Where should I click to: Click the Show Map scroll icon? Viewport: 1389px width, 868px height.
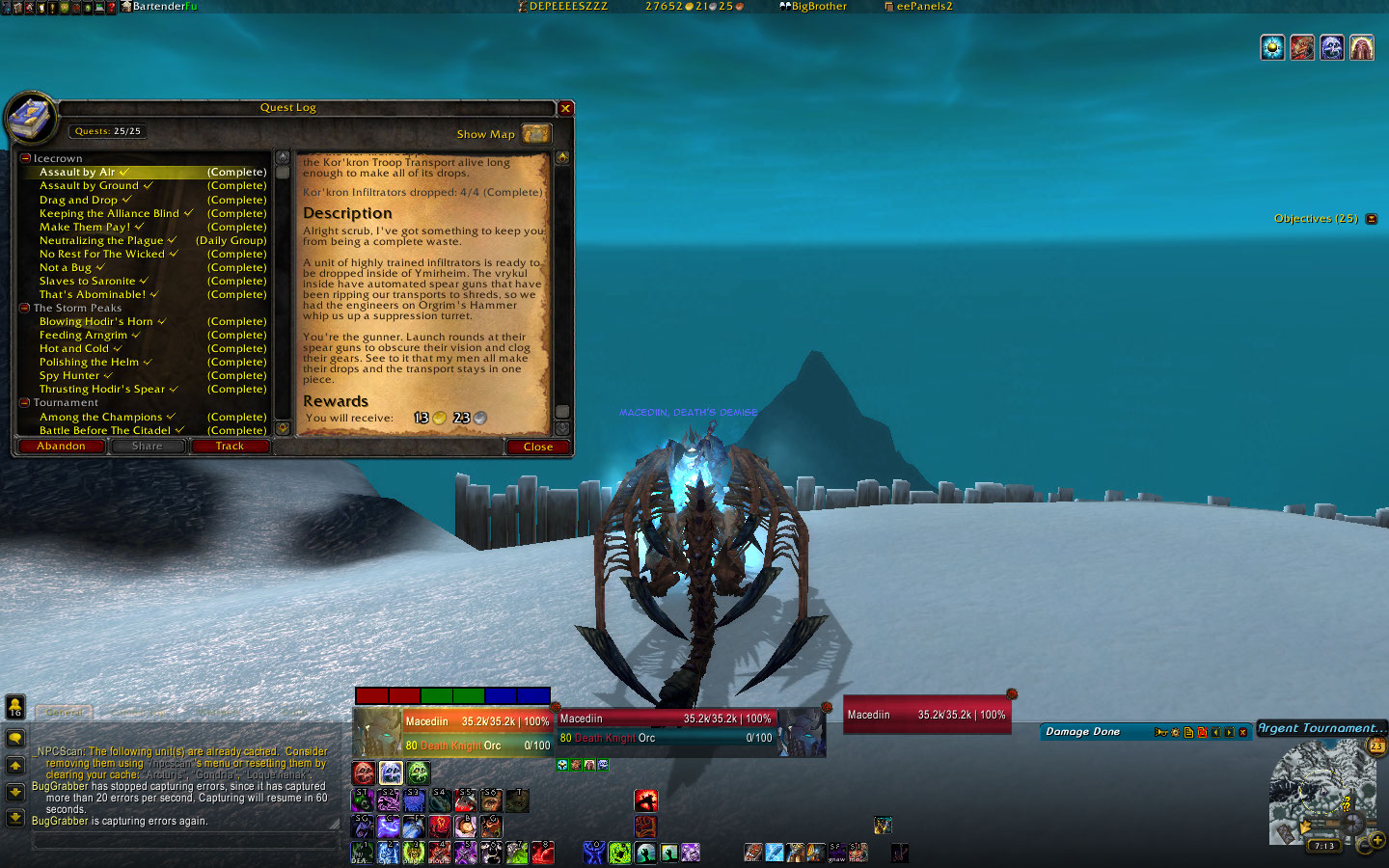click(536, 134)
